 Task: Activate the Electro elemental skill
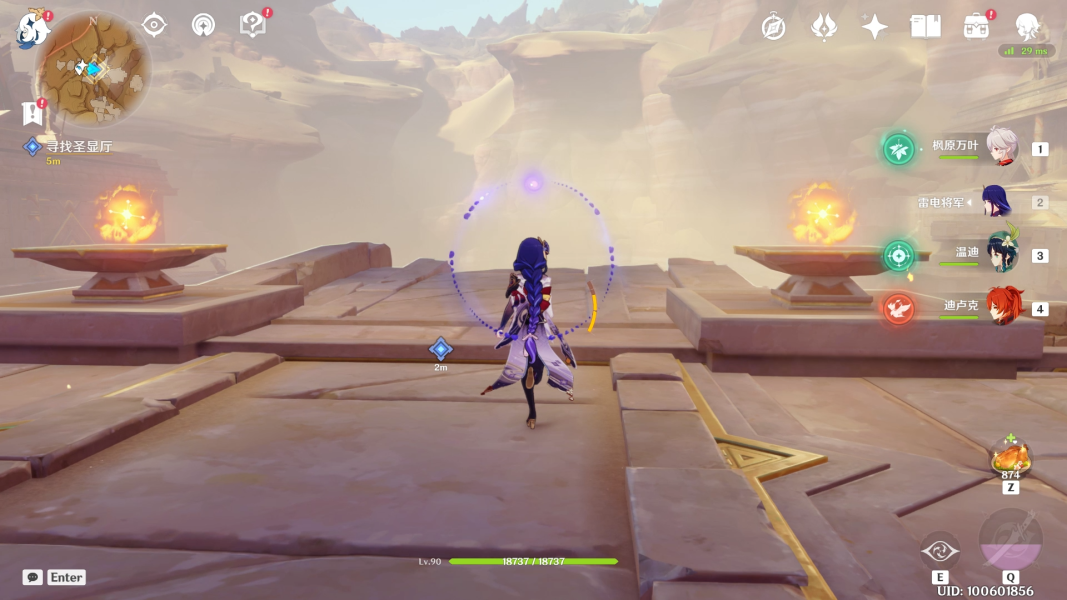pos(940,550)
